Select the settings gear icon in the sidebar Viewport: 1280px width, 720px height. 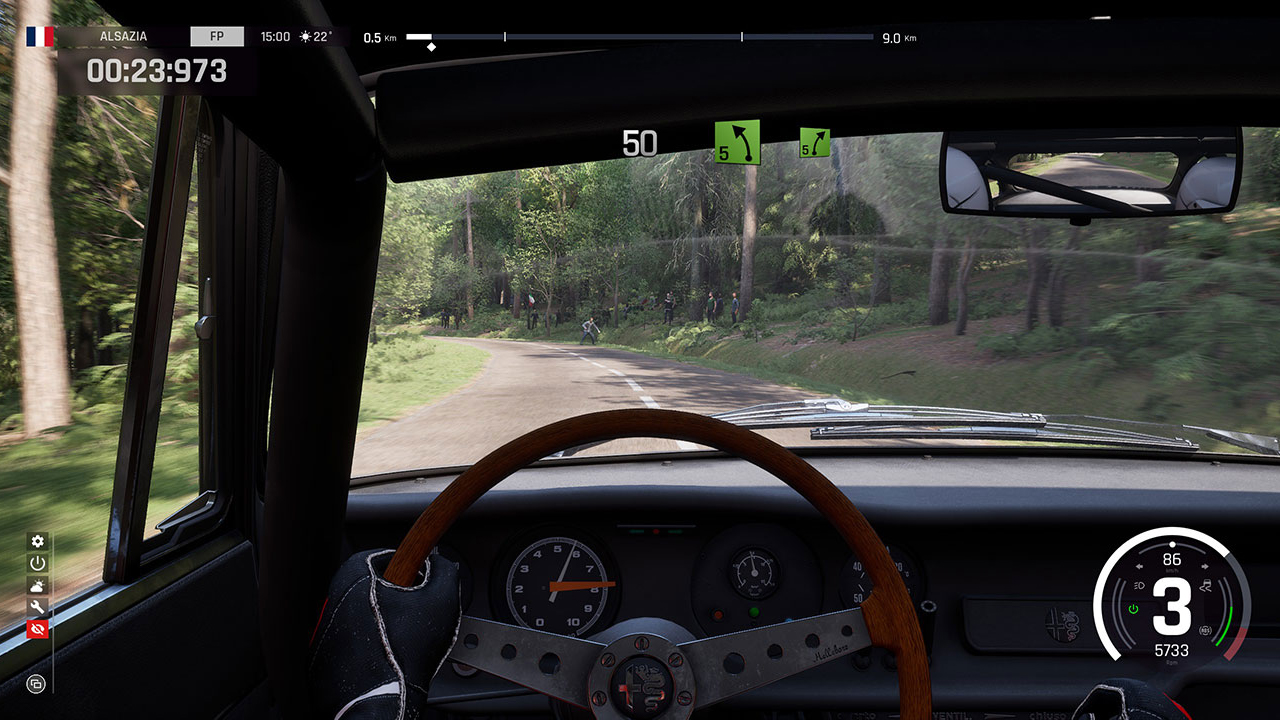[x=37, y=541]
